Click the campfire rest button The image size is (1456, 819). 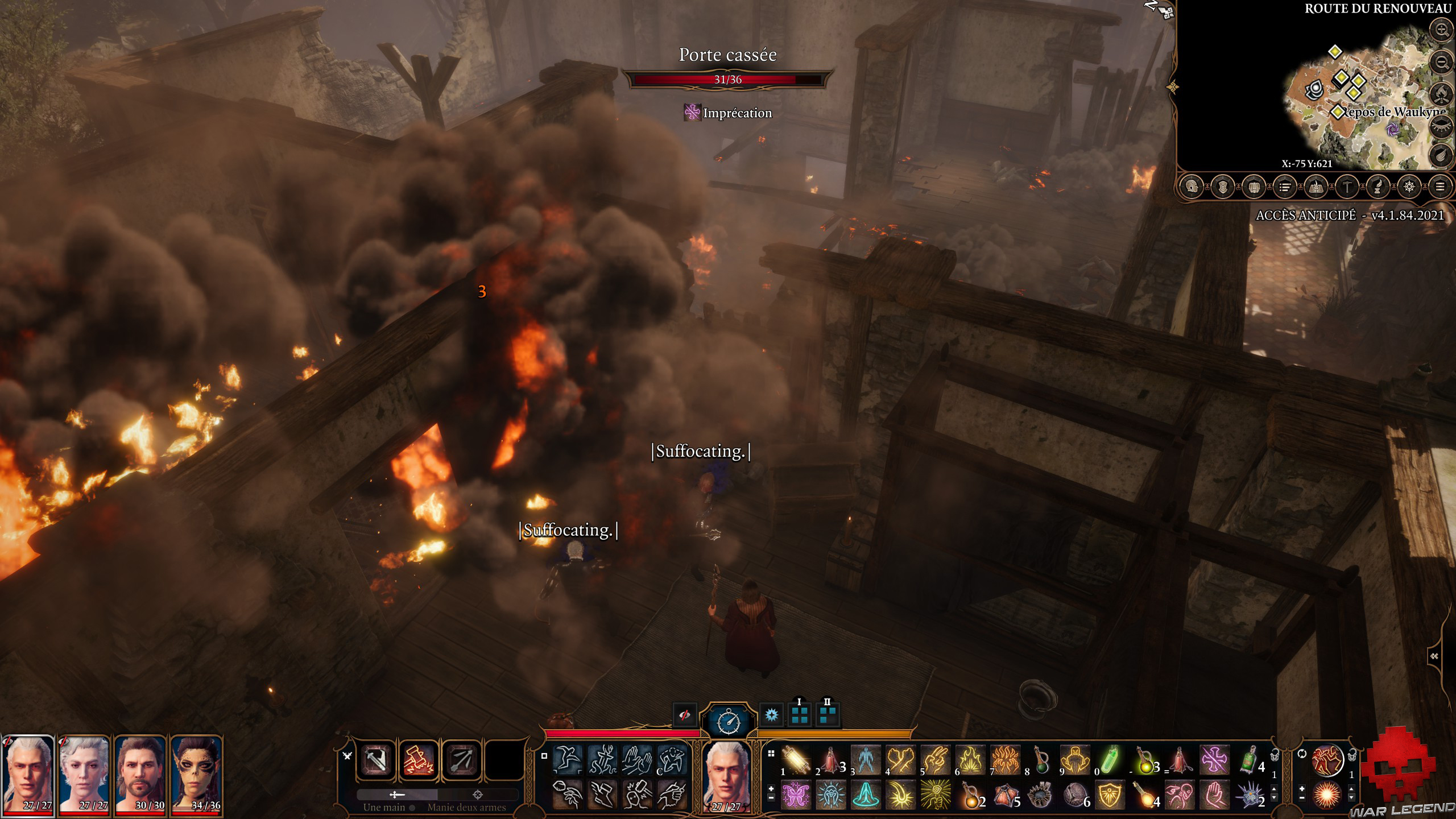[x=1442, y=92]
